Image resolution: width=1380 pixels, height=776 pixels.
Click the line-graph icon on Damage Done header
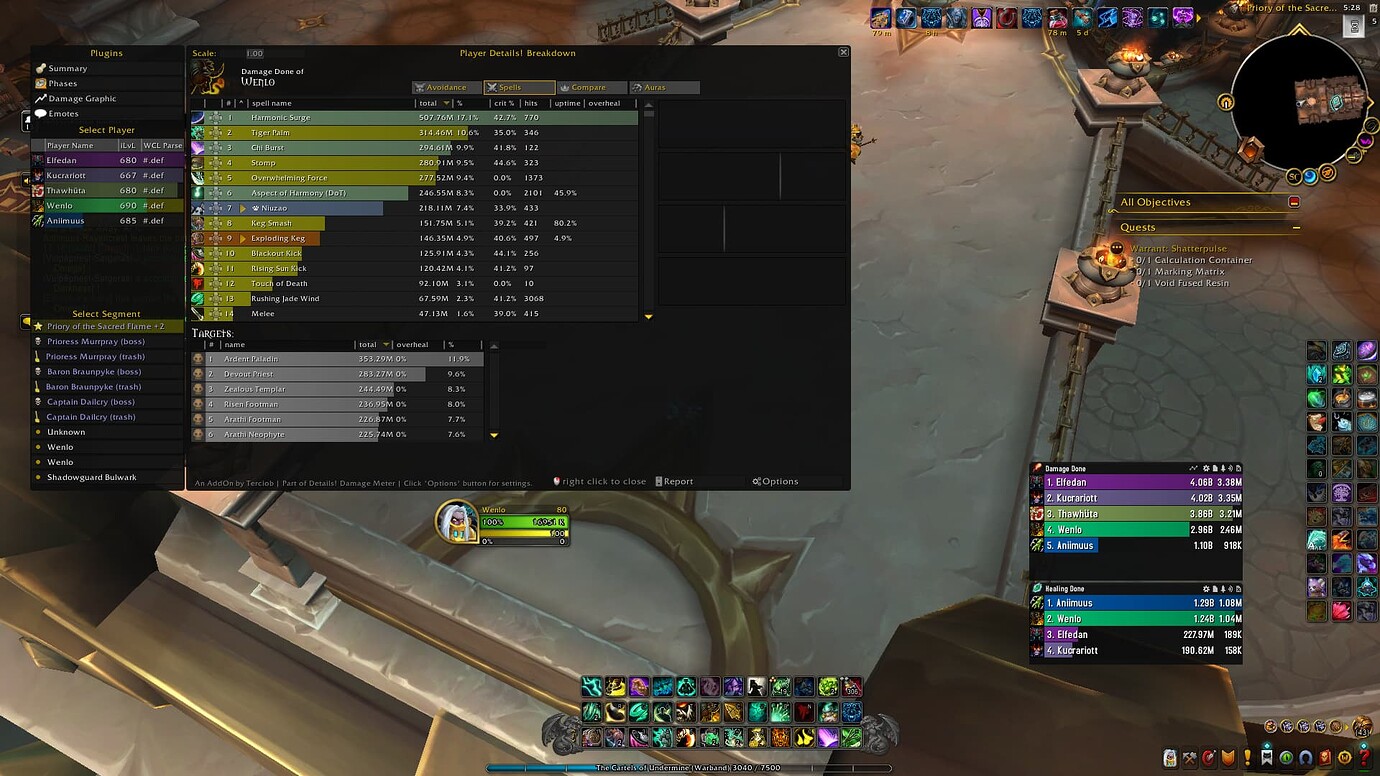pyautogui.click(x=1193, y=467)
